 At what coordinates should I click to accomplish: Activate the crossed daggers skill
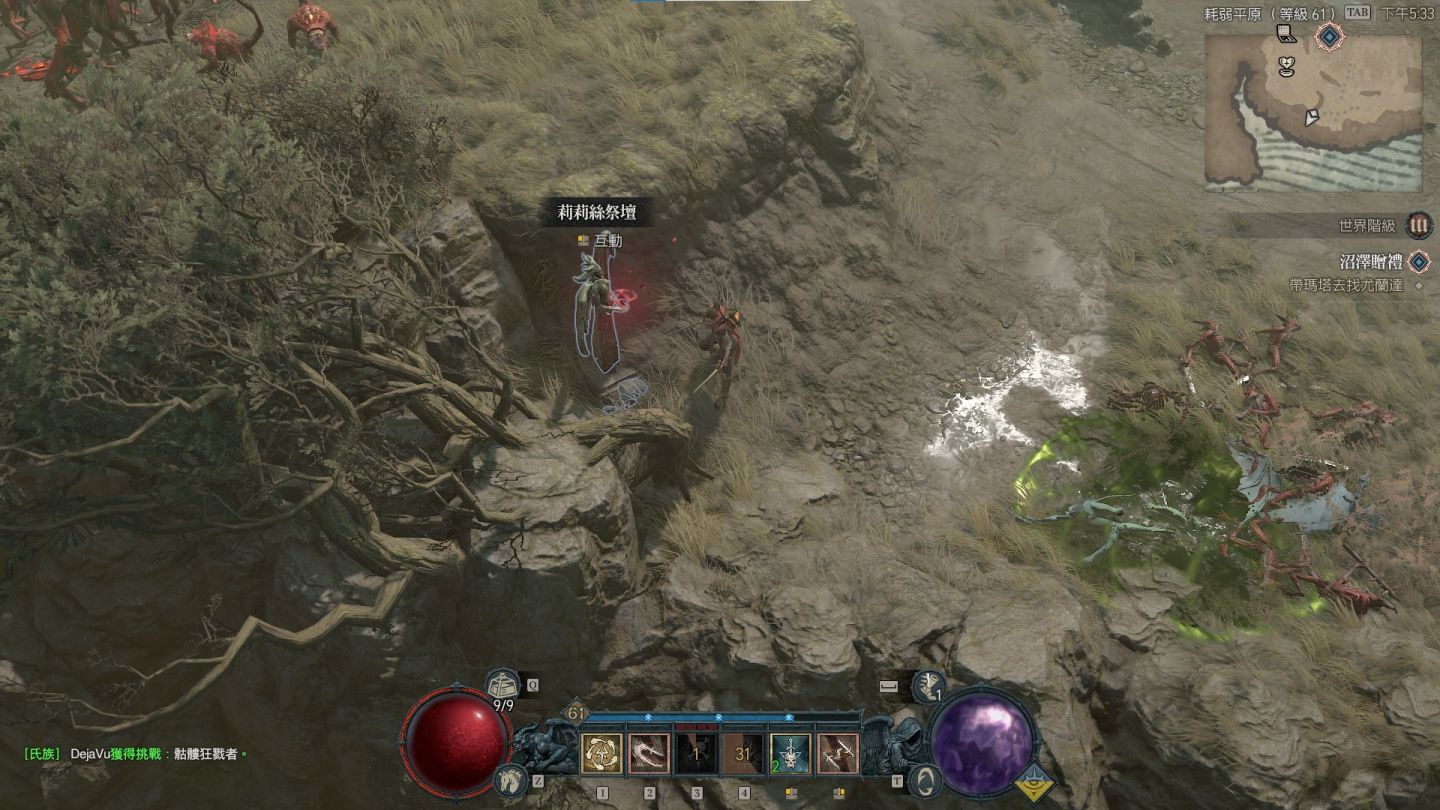[837, 754]
